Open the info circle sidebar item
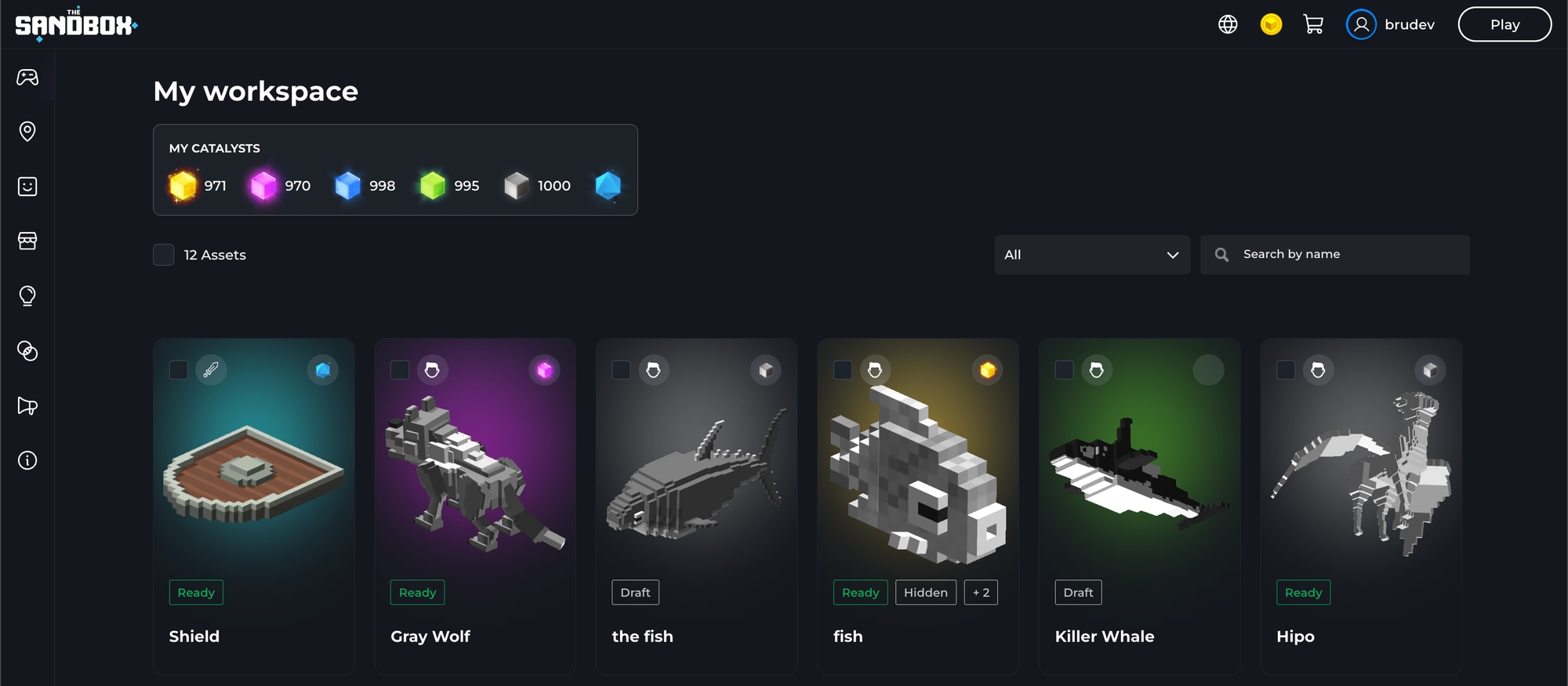1568x686 pixels. point(27,460)
